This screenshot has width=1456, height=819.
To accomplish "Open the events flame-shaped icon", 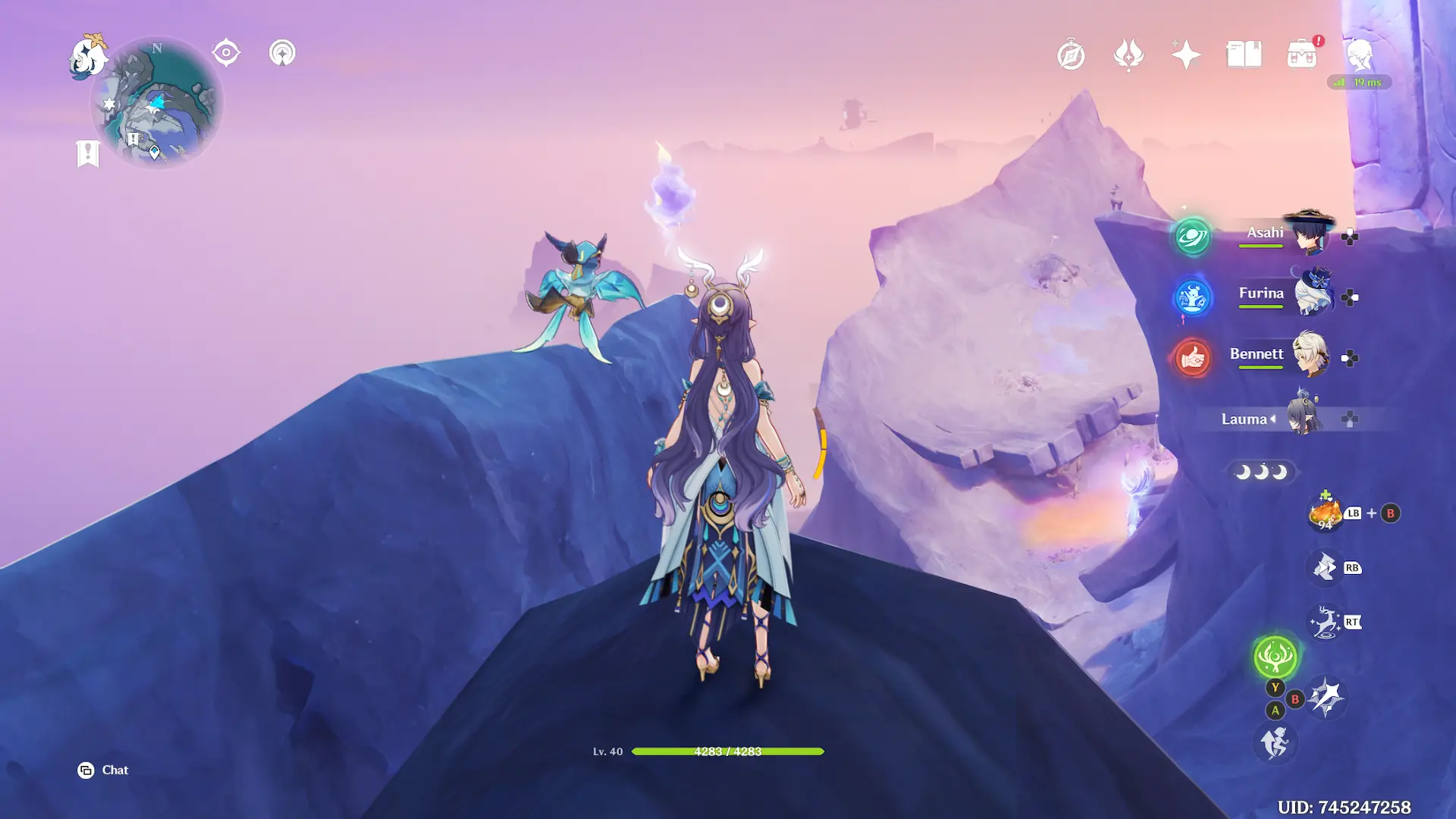I will pyautogui.click(x=1128, y=55).
